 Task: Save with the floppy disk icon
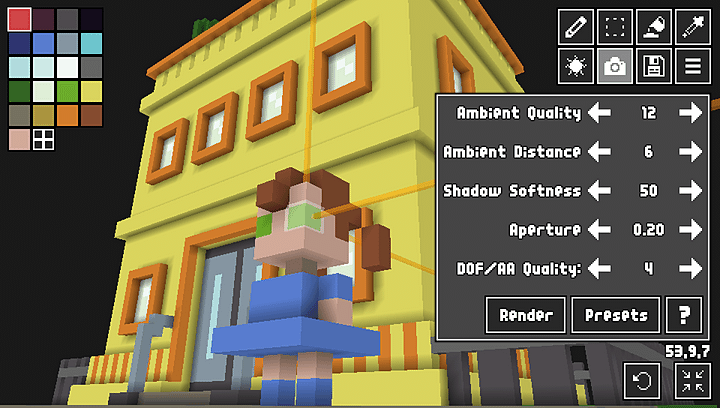(x=652, y=67)
